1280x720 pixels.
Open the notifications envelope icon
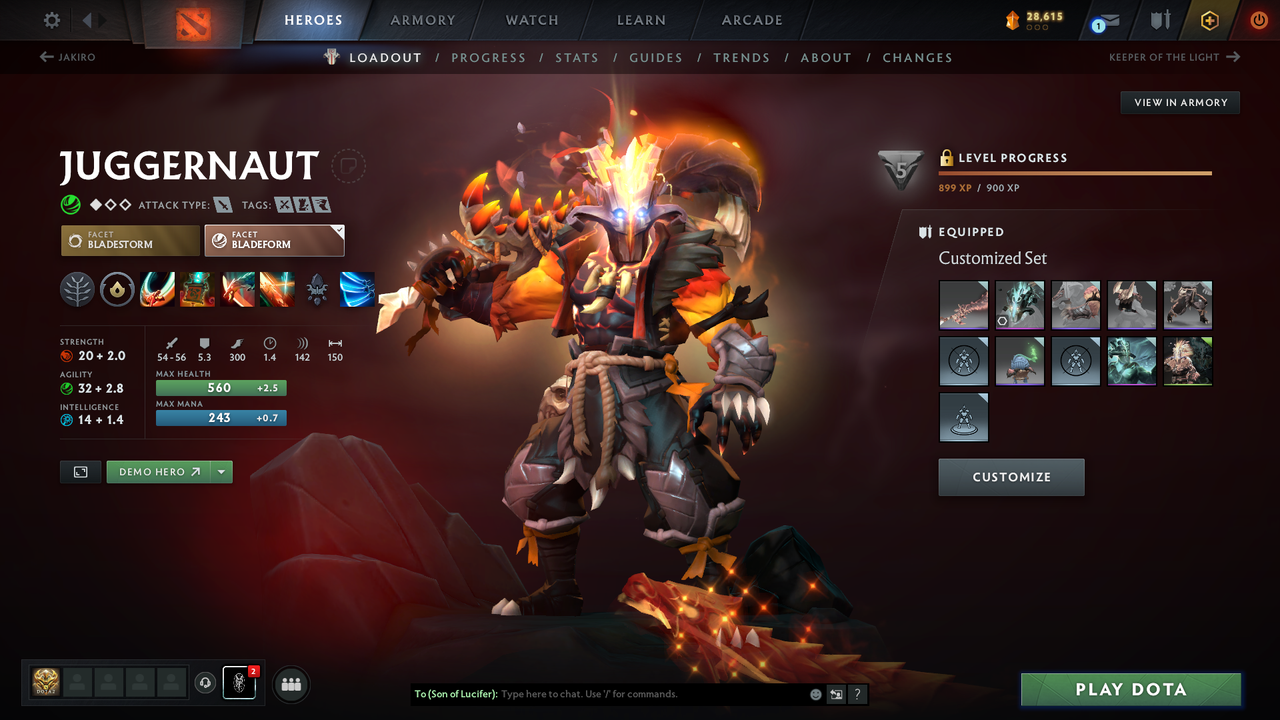pos(1103,19)
